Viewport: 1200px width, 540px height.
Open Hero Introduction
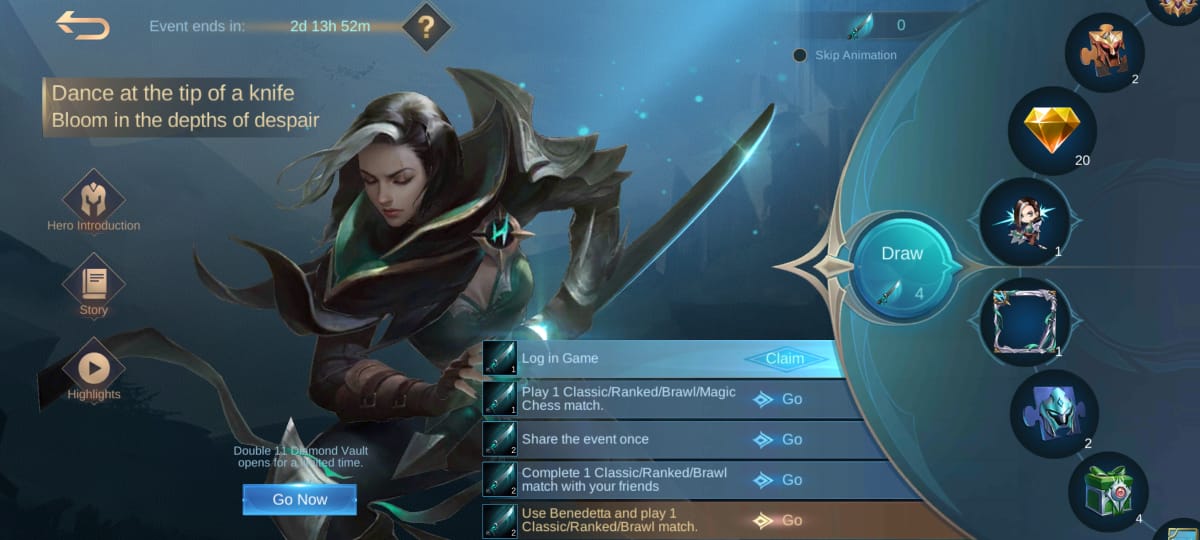93,200
